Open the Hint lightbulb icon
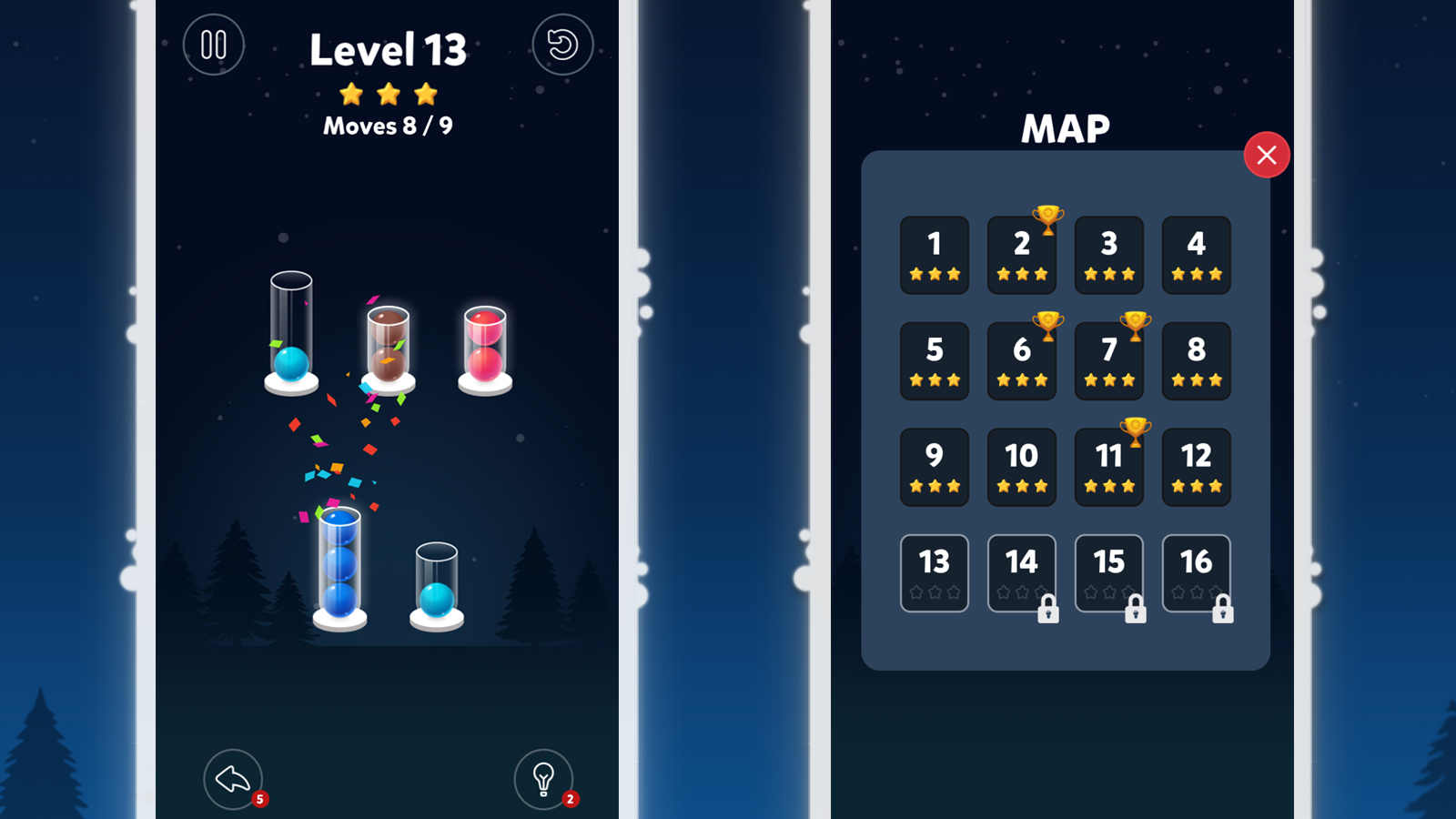The image size is (1456, 819). 544,778
